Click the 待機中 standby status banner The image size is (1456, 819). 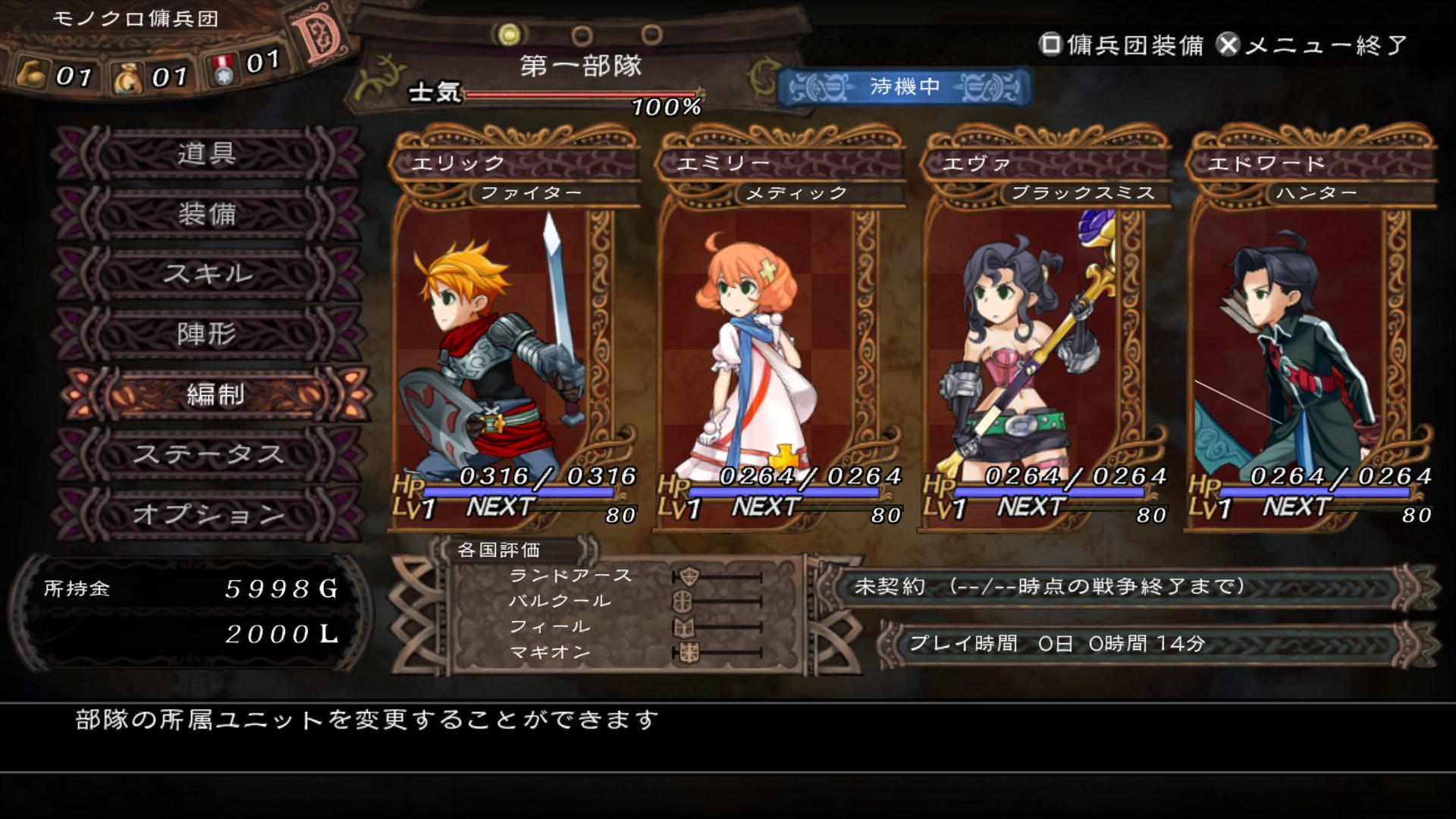[x=904, y=87]
